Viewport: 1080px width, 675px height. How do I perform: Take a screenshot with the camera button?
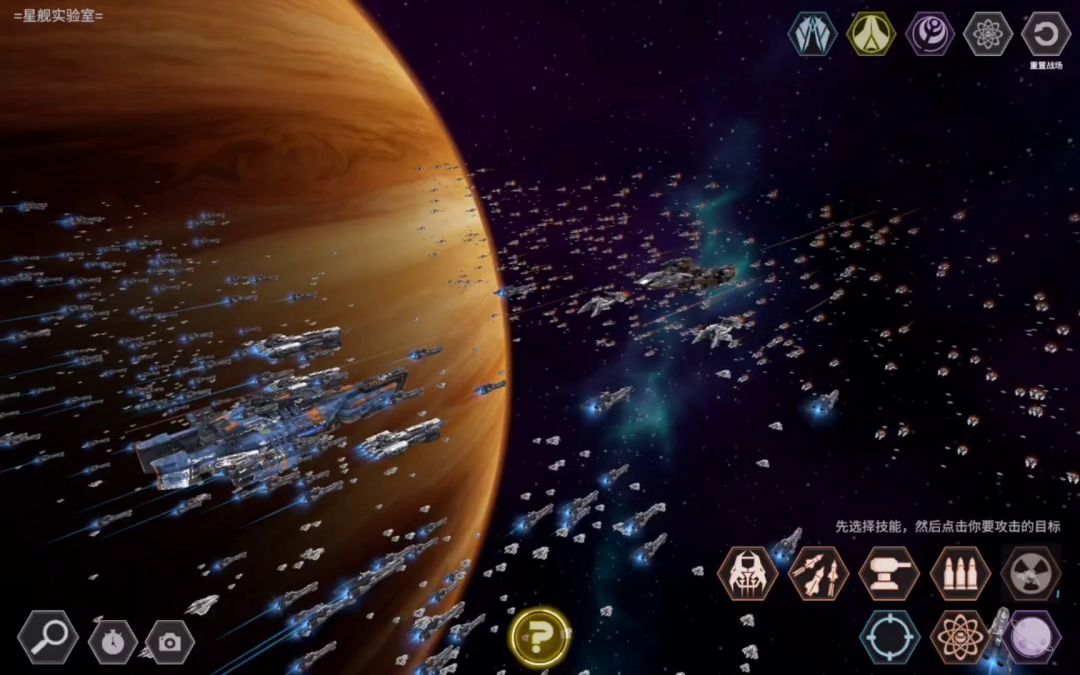pos(170,642)
